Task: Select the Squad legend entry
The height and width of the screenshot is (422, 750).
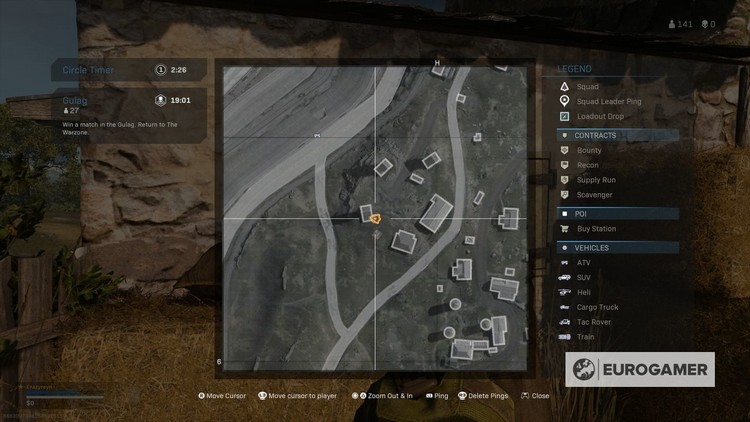Action: pos(588,87)
